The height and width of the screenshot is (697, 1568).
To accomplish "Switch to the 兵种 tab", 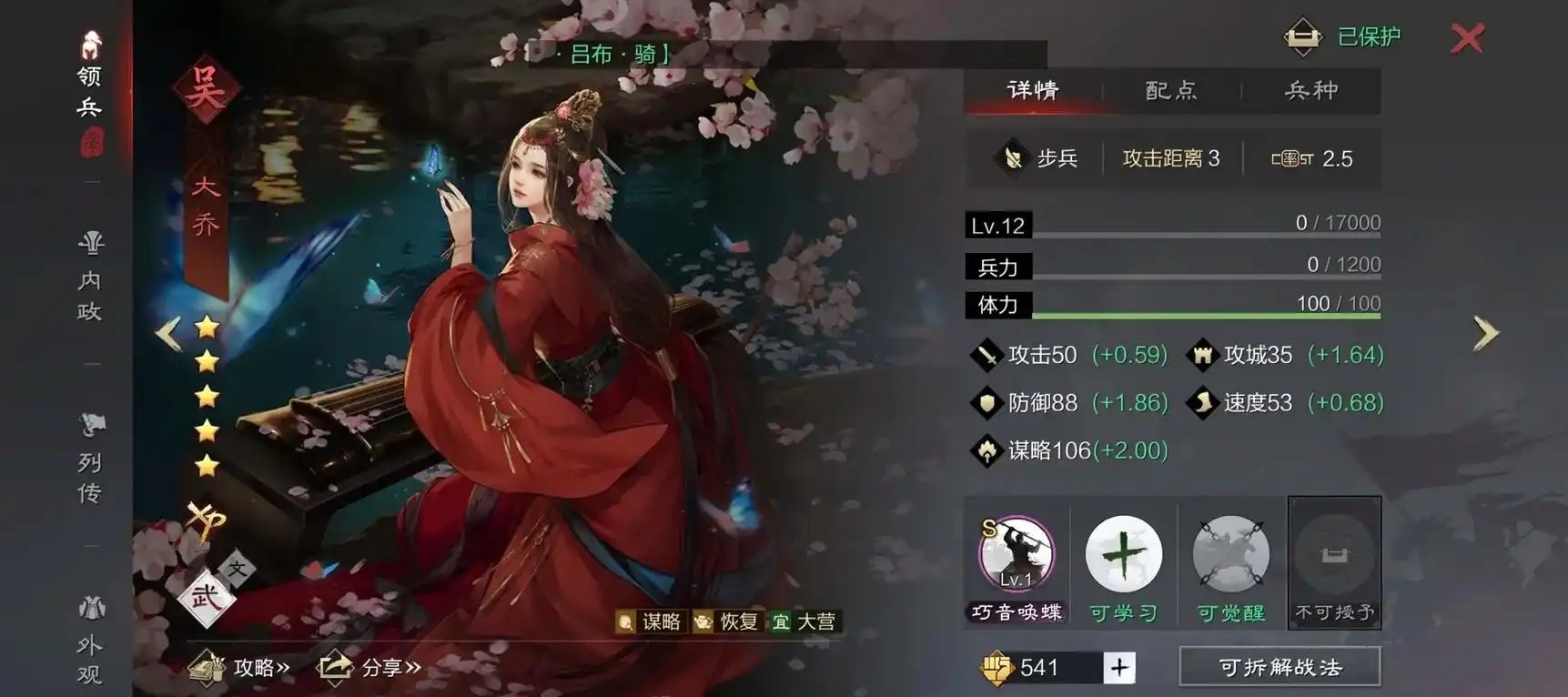I will pos(1311,90).
